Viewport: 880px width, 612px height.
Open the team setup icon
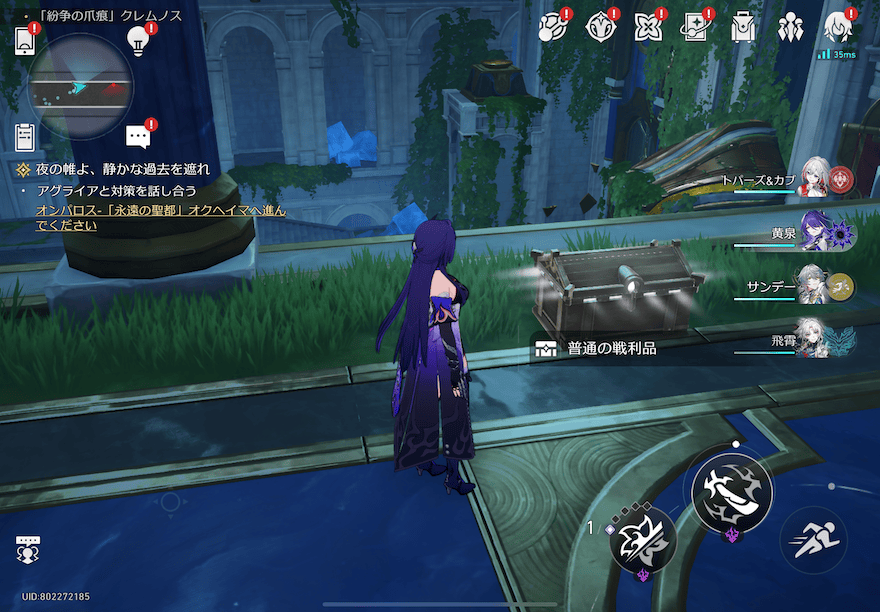[790, 27]
